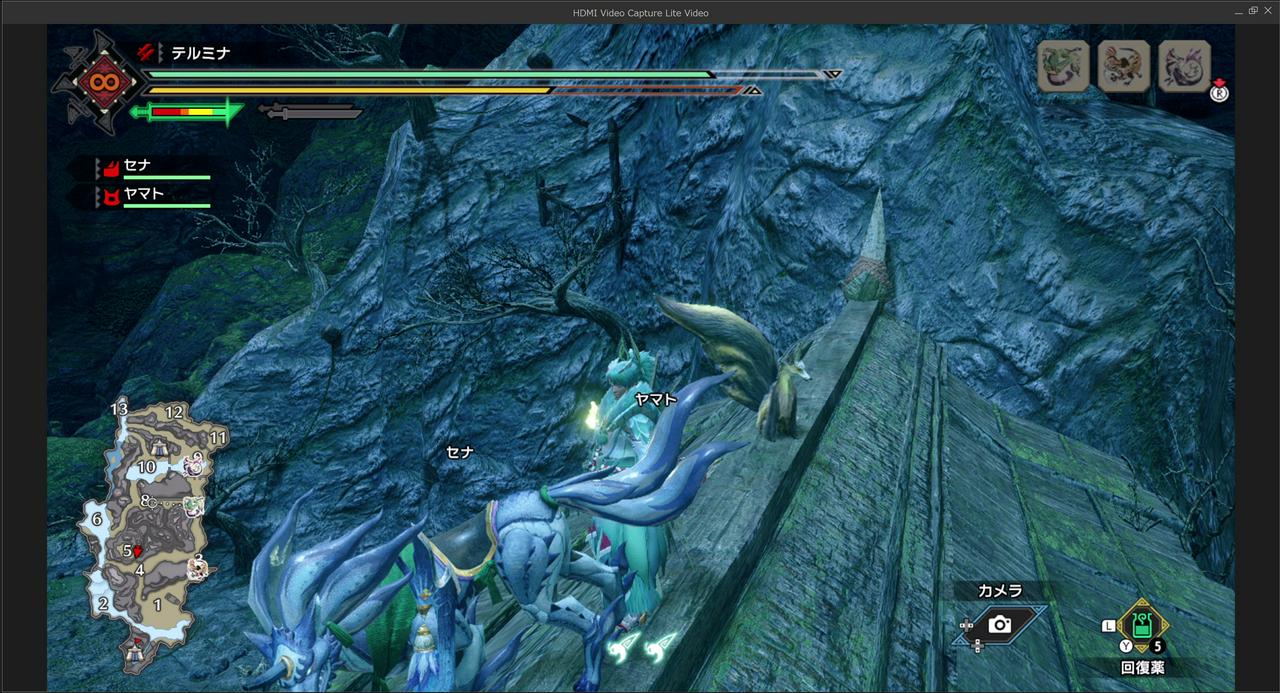Select the purple monster marker on minimap

pos(193,464)
